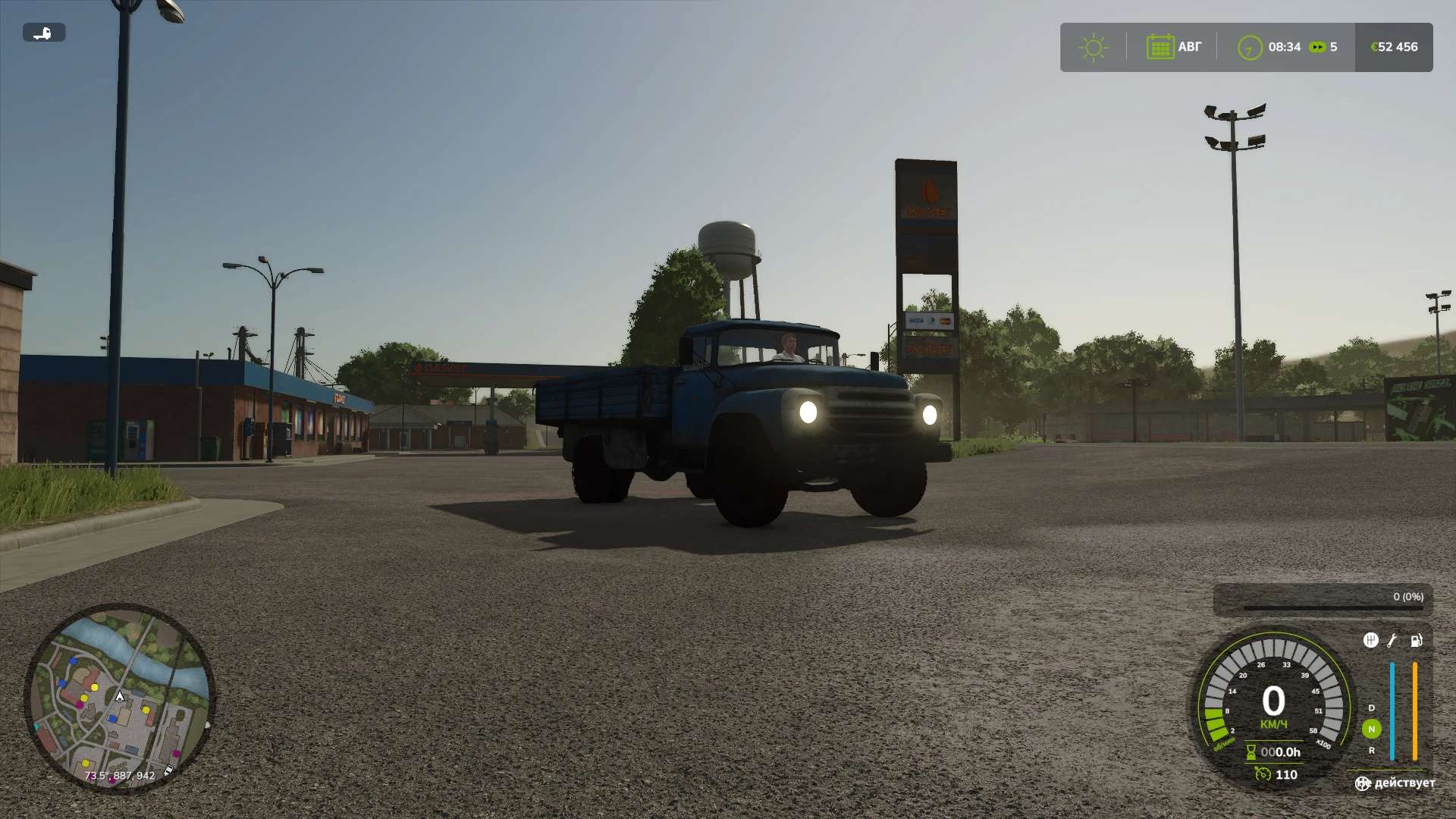Viewport: 1456px width, 819px height.
Task: Click the blue AdBlue level bar
Action: click(x=1392, y=708)
